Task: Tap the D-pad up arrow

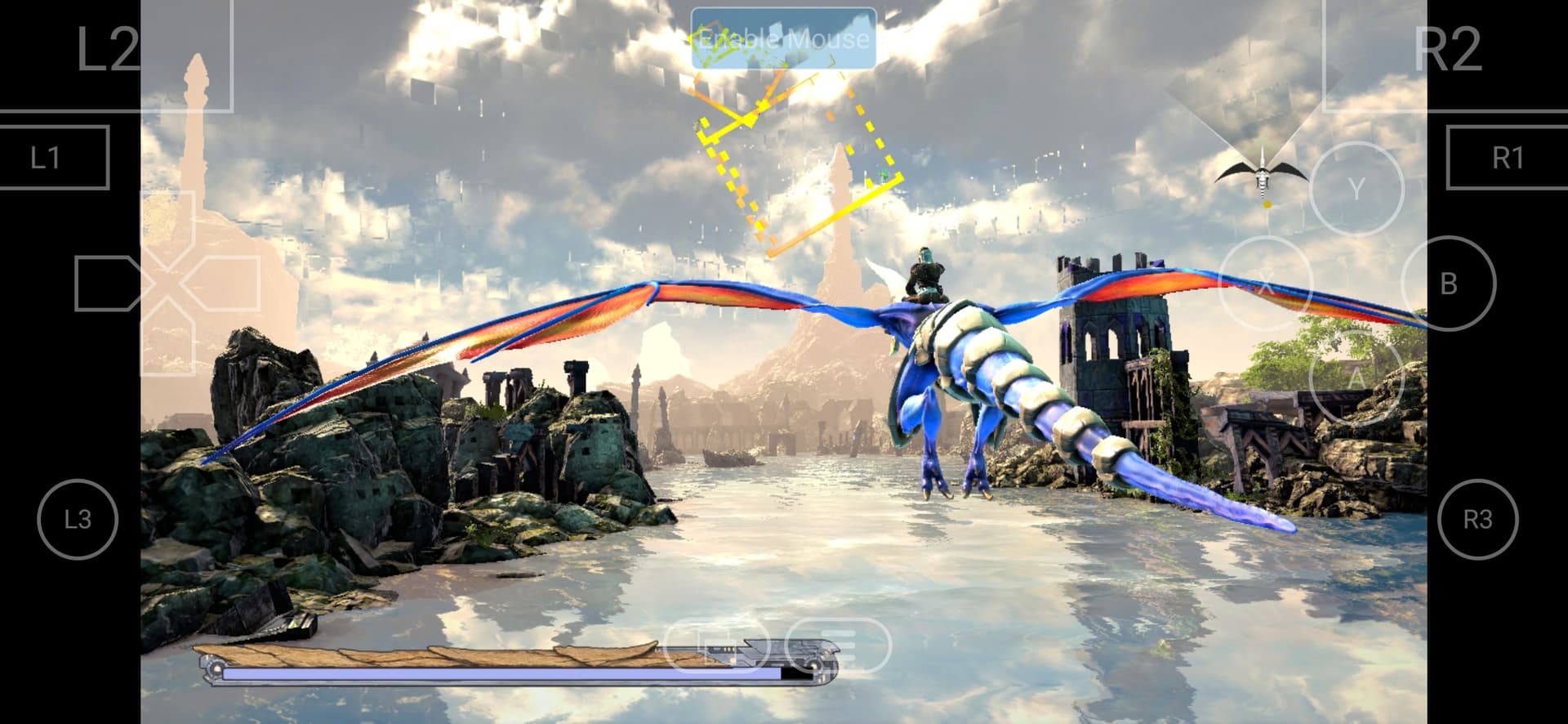Action: click(168, 226)
